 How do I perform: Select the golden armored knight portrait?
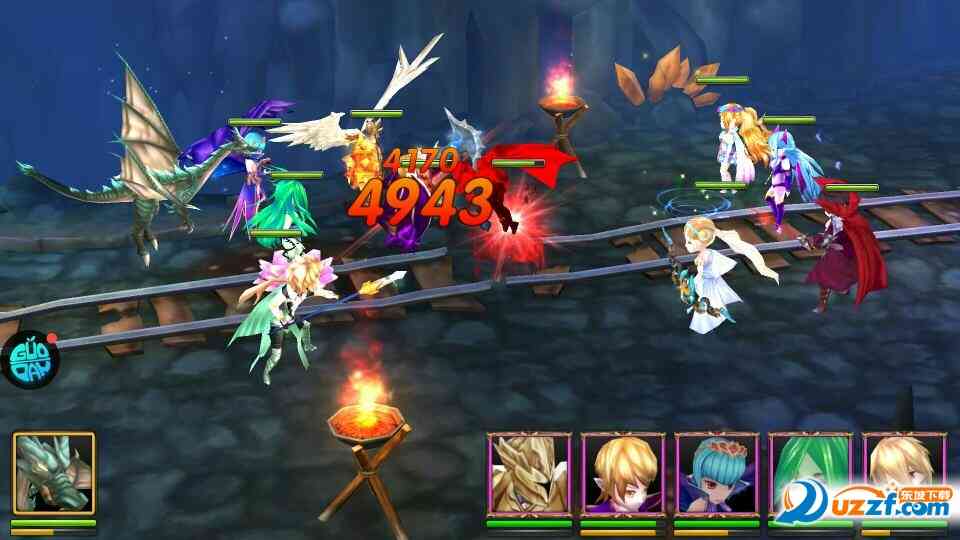(x=528, y=473)
